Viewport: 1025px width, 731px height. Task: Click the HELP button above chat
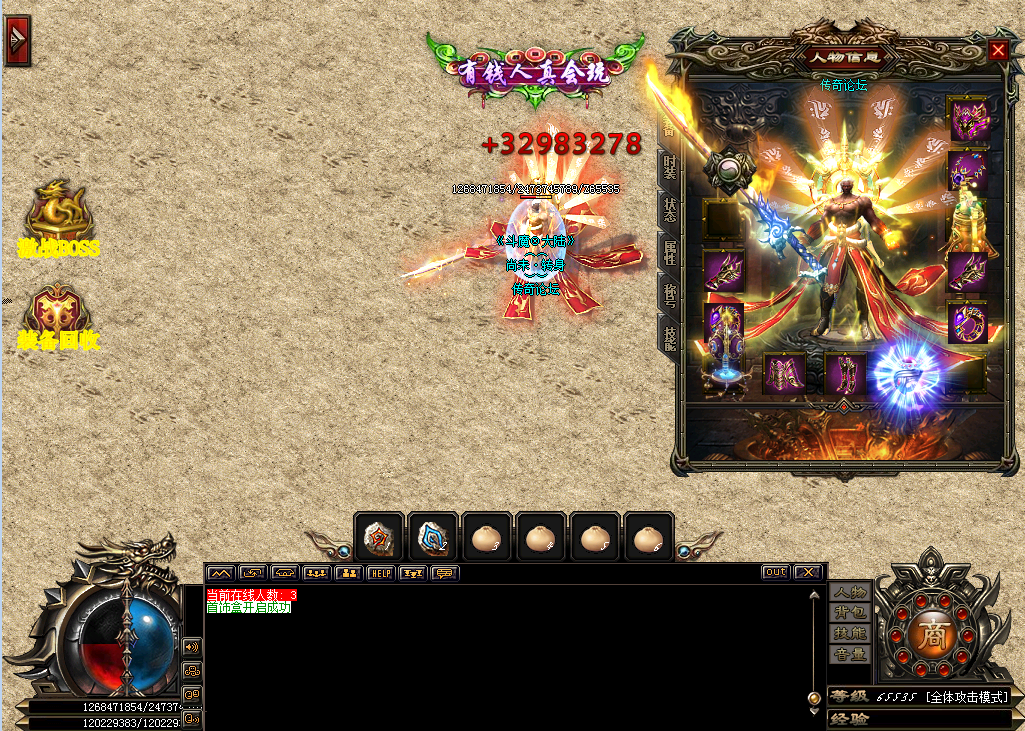380,573
